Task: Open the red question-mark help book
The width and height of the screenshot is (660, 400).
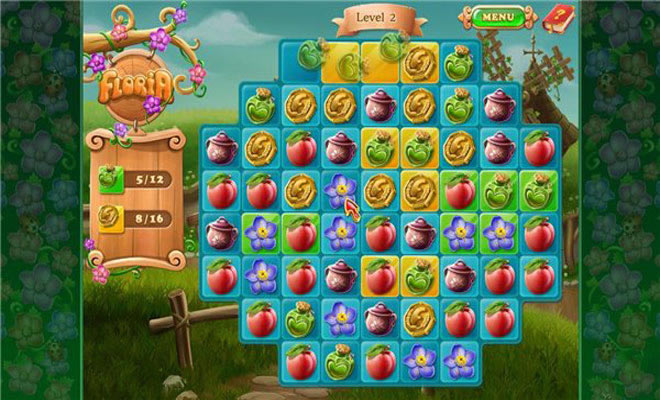Action: 555,16
